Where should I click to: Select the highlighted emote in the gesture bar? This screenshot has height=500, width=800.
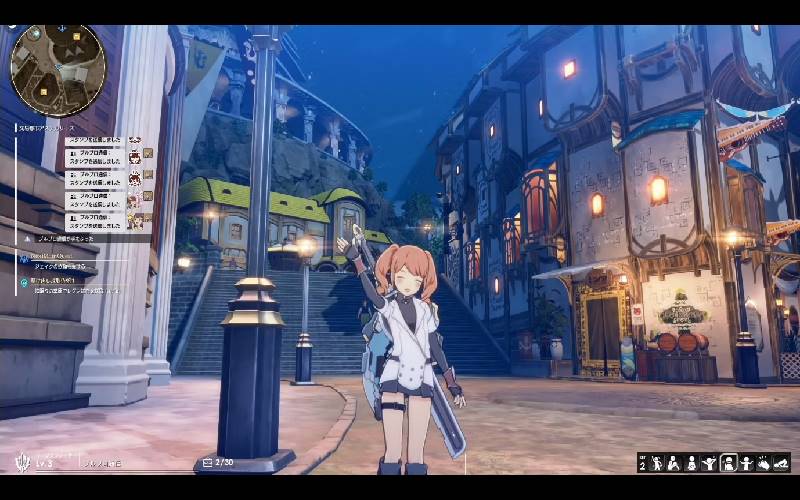(728, 463)
